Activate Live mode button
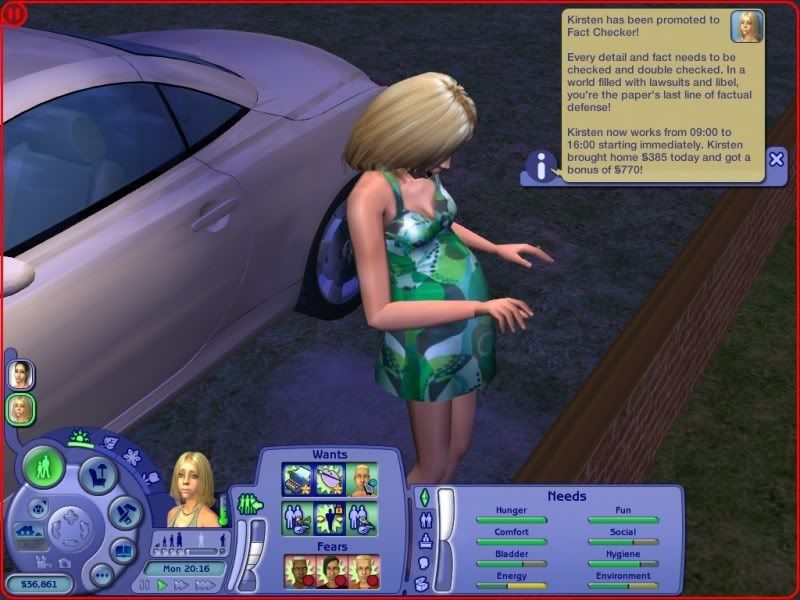 point(44,467)
